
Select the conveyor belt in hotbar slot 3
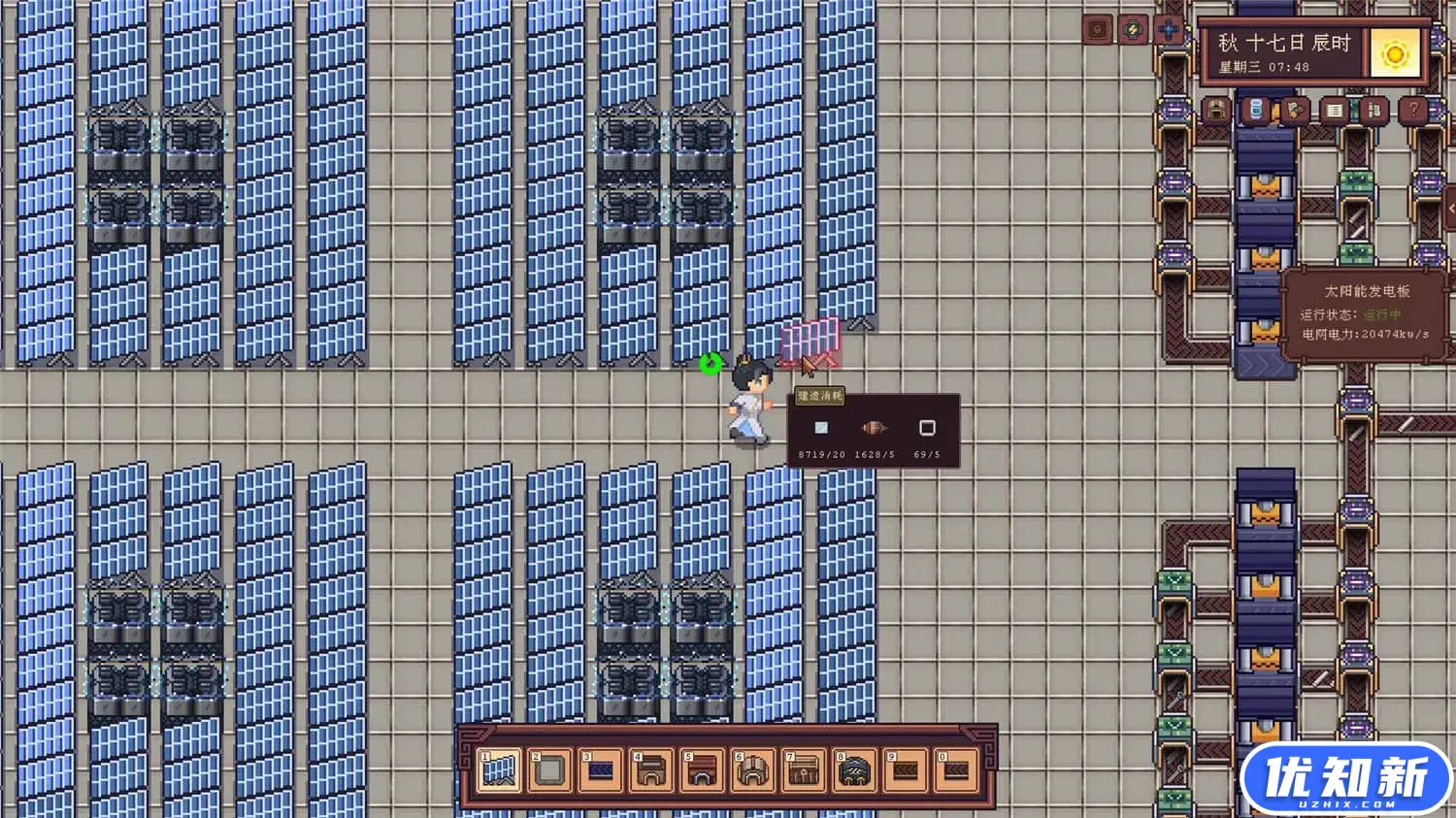(600, 771)
